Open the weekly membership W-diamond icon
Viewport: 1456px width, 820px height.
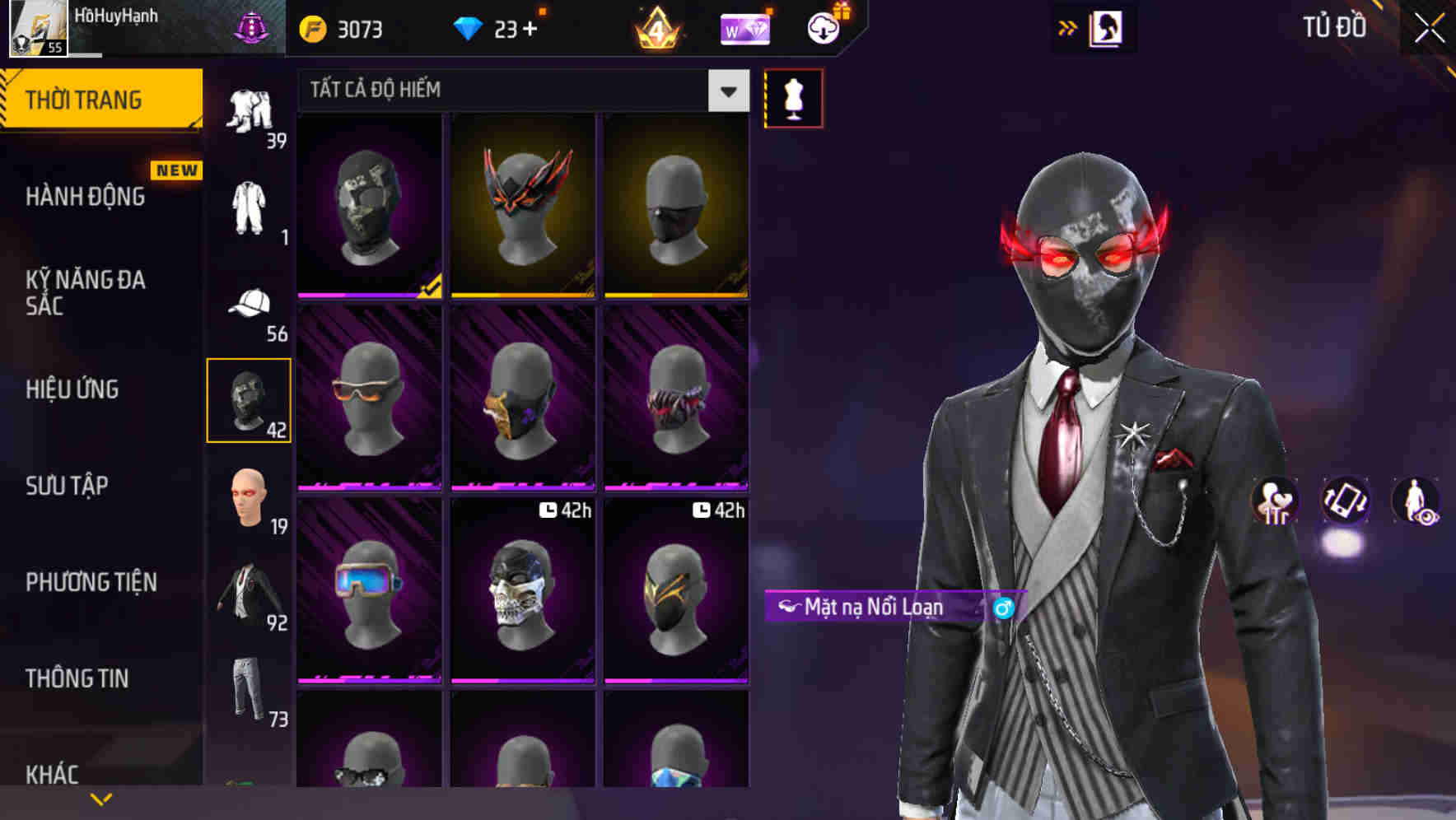click(745, 27)
